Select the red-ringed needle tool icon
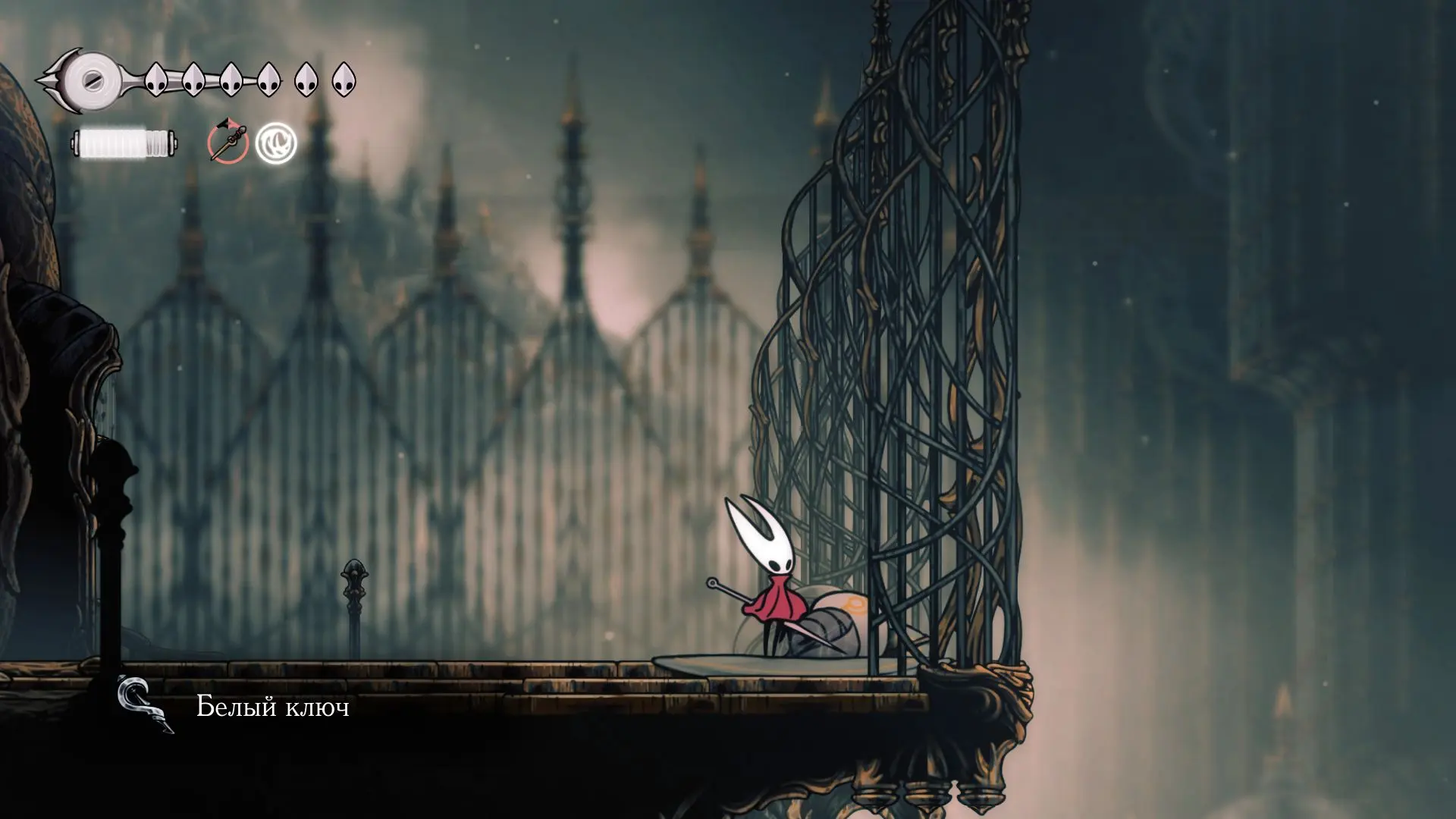 coord(227,143)
